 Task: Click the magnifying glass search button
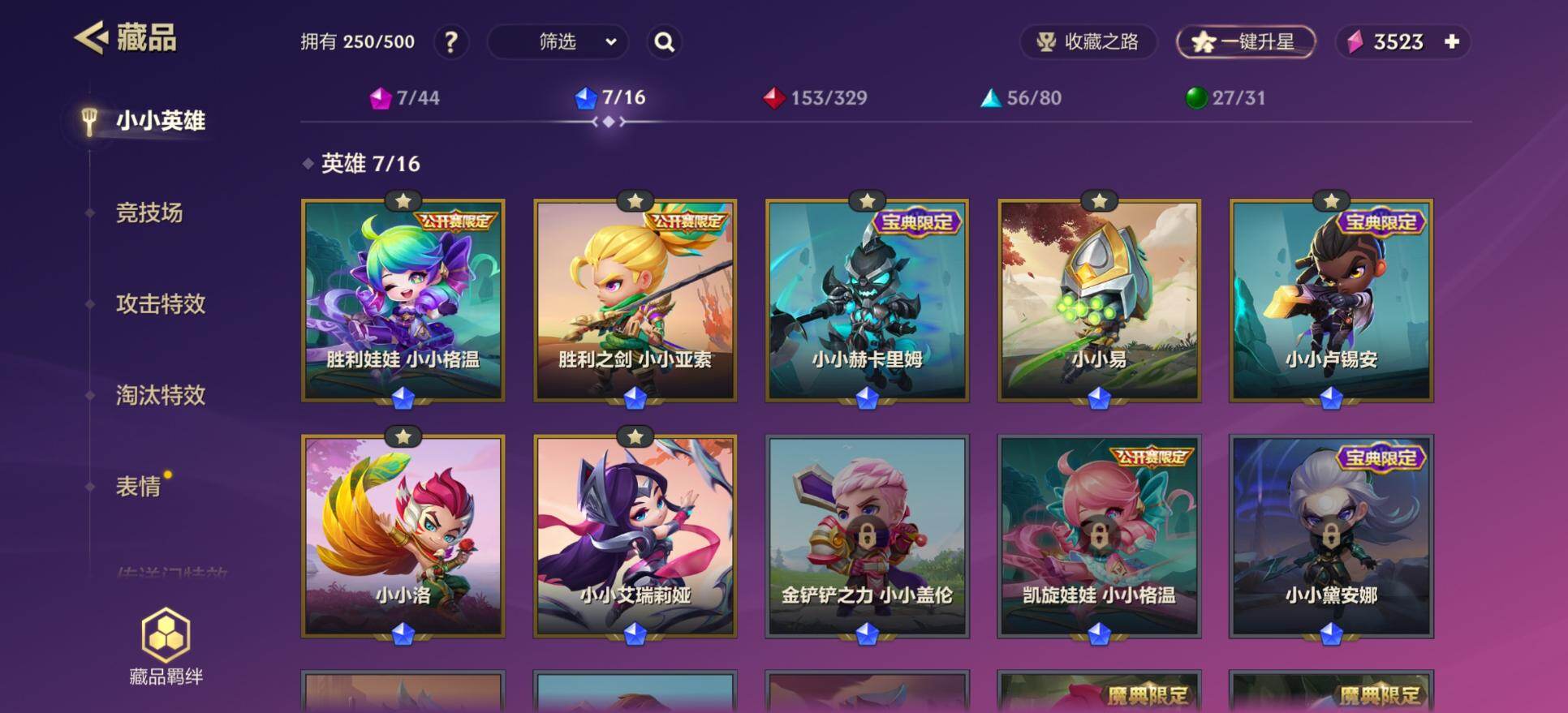click(x=664, y=42)
